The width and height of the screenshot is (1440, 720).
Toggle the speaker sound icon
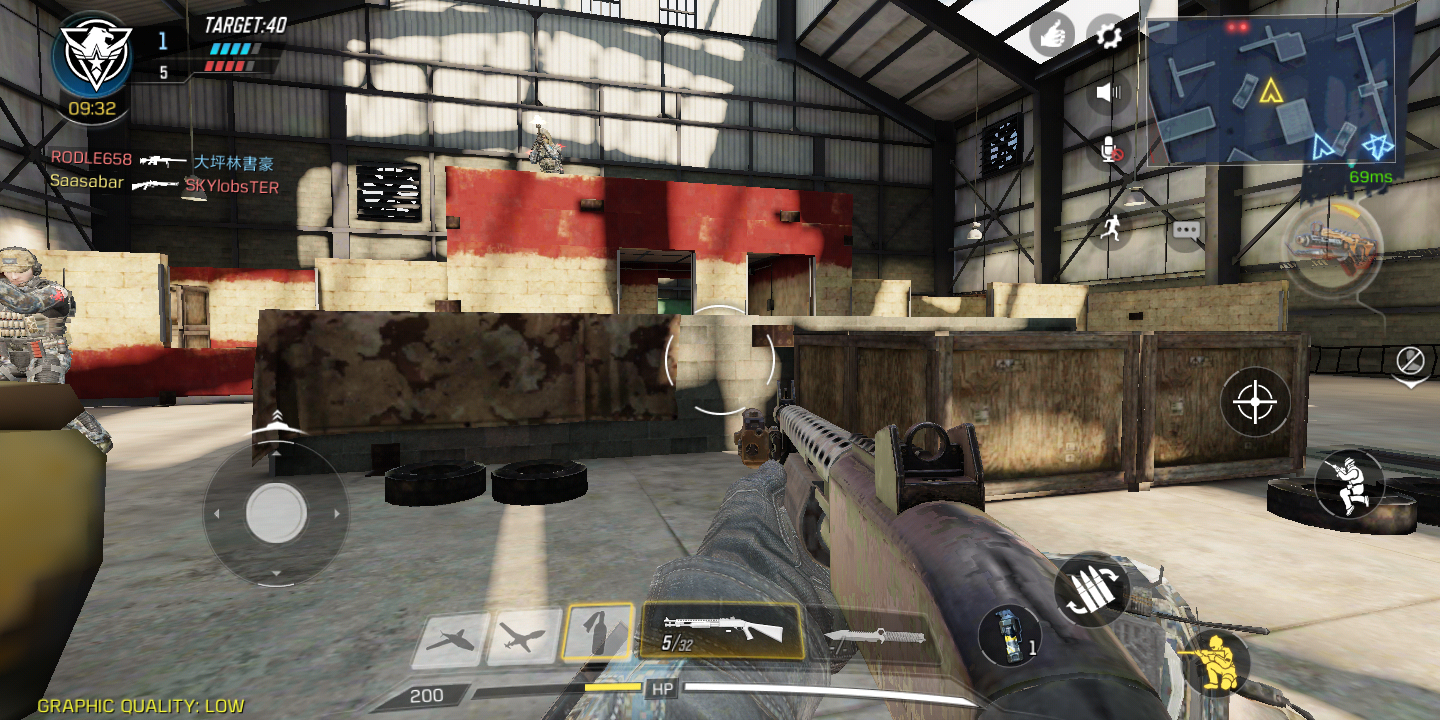click(1108, 93)
